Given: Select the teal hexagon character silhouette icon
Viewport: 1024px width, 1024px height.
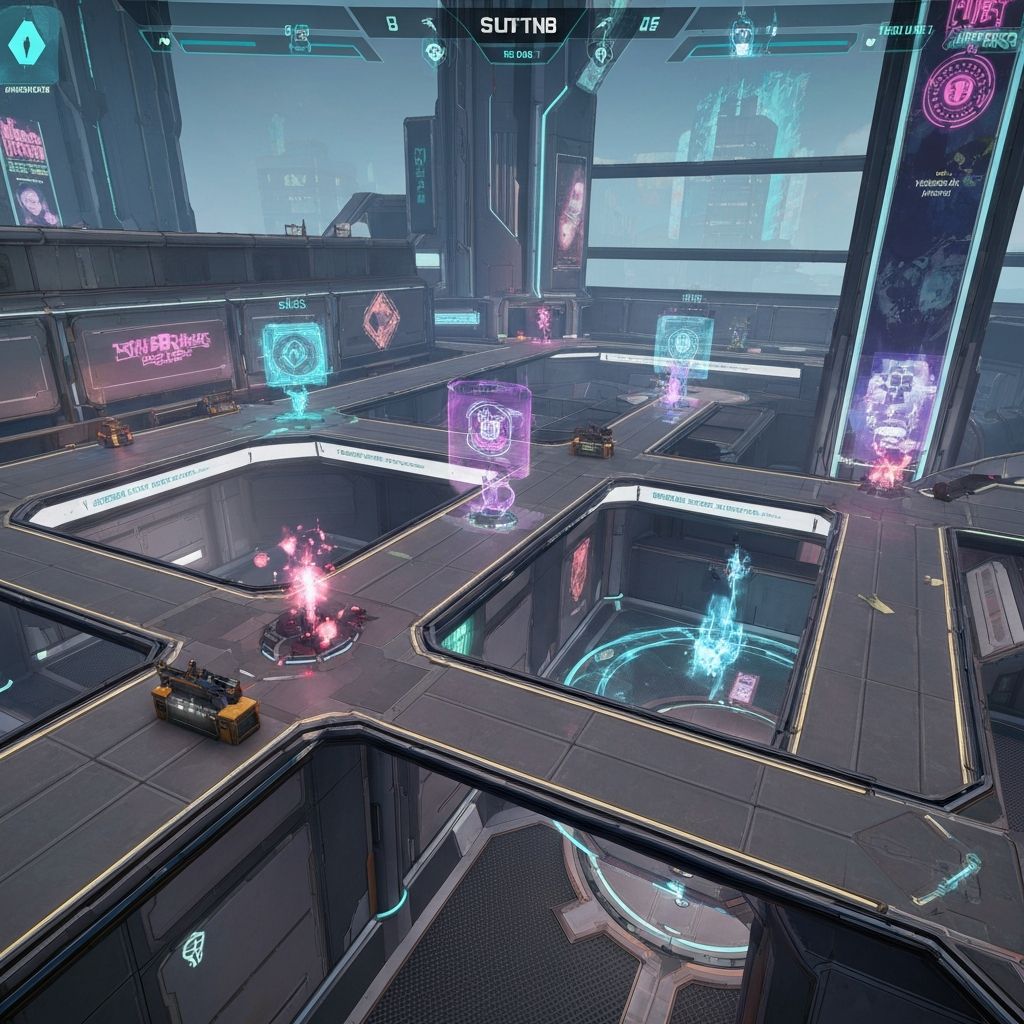Looking at the screenshot, I should pos(28,44).
